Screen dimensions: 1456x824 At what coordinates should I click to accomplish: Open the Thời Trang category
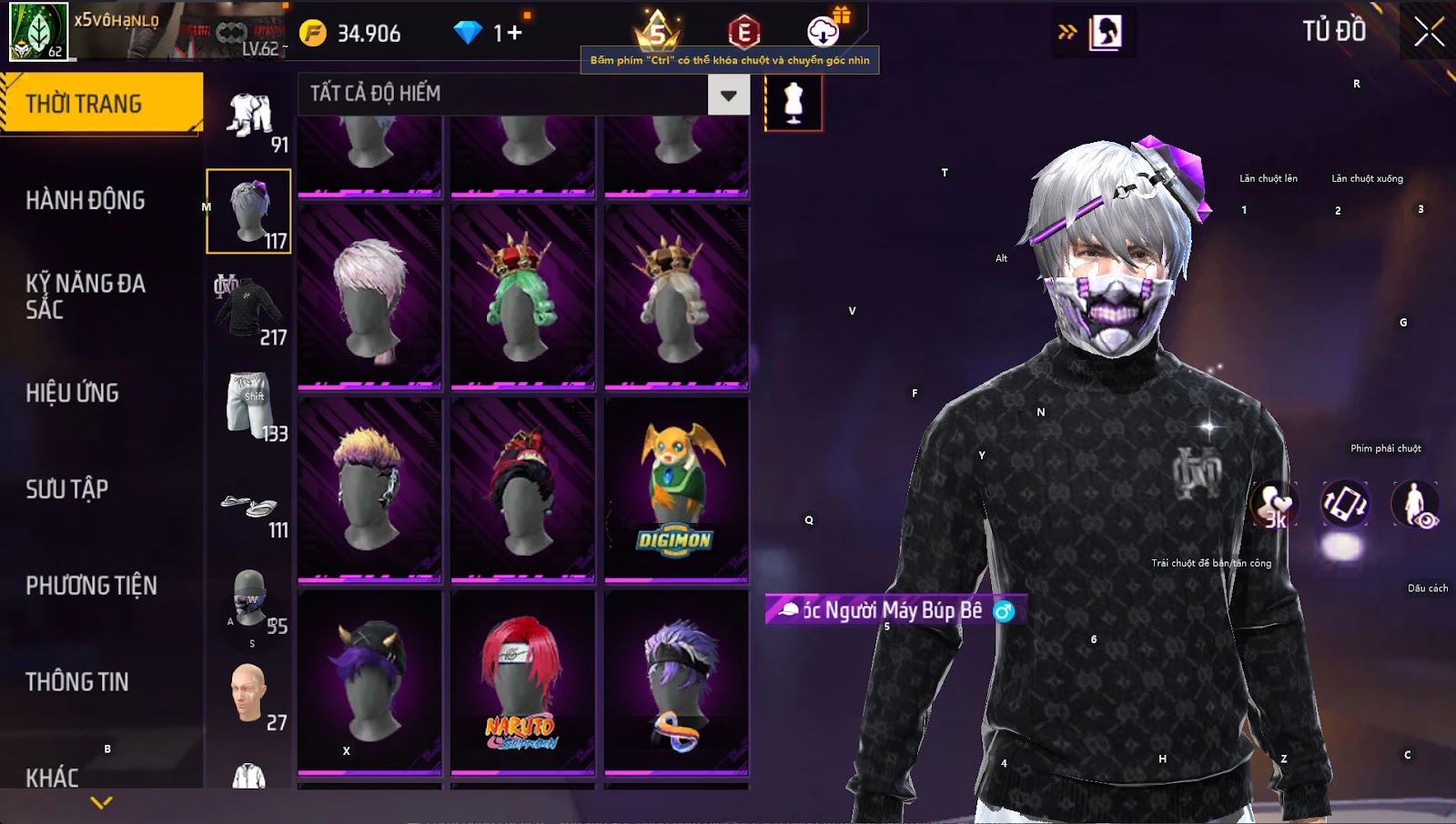100,104
